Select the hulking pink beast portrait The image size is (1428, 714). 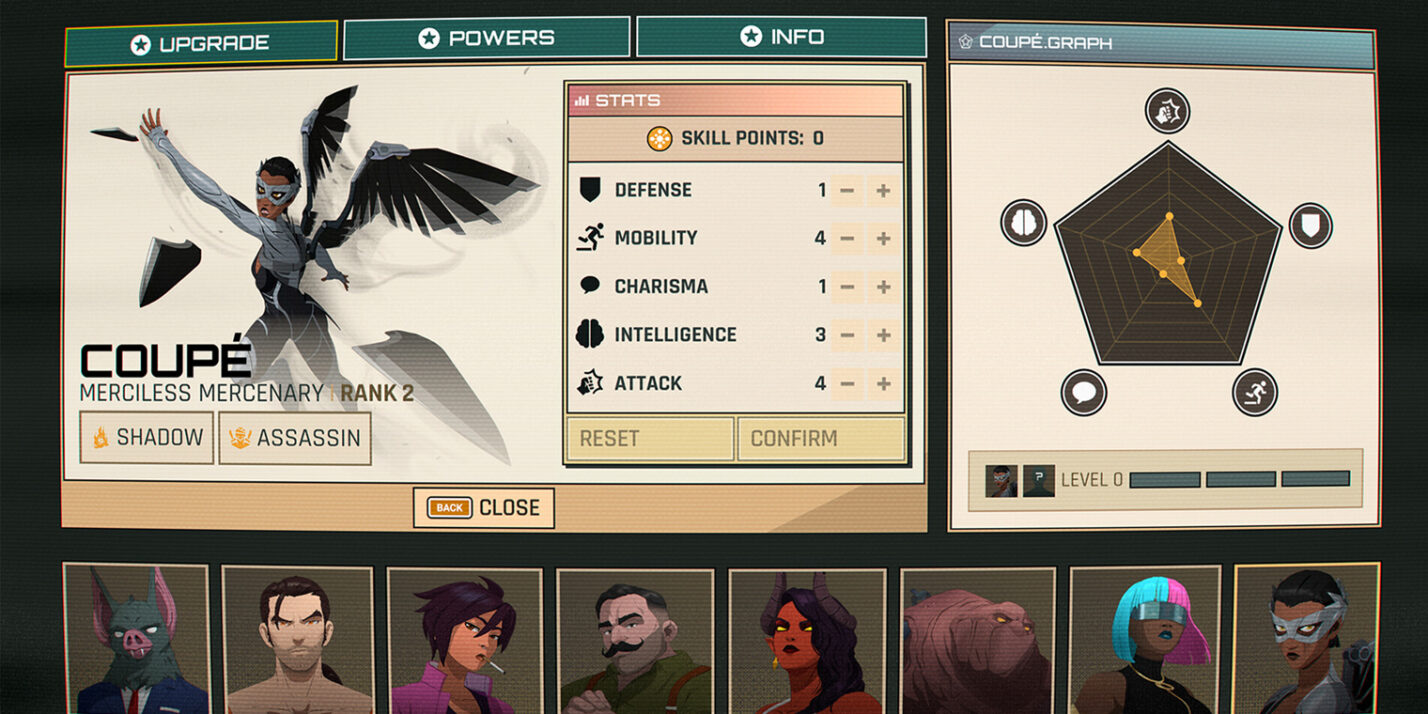[x=978, y=642]
